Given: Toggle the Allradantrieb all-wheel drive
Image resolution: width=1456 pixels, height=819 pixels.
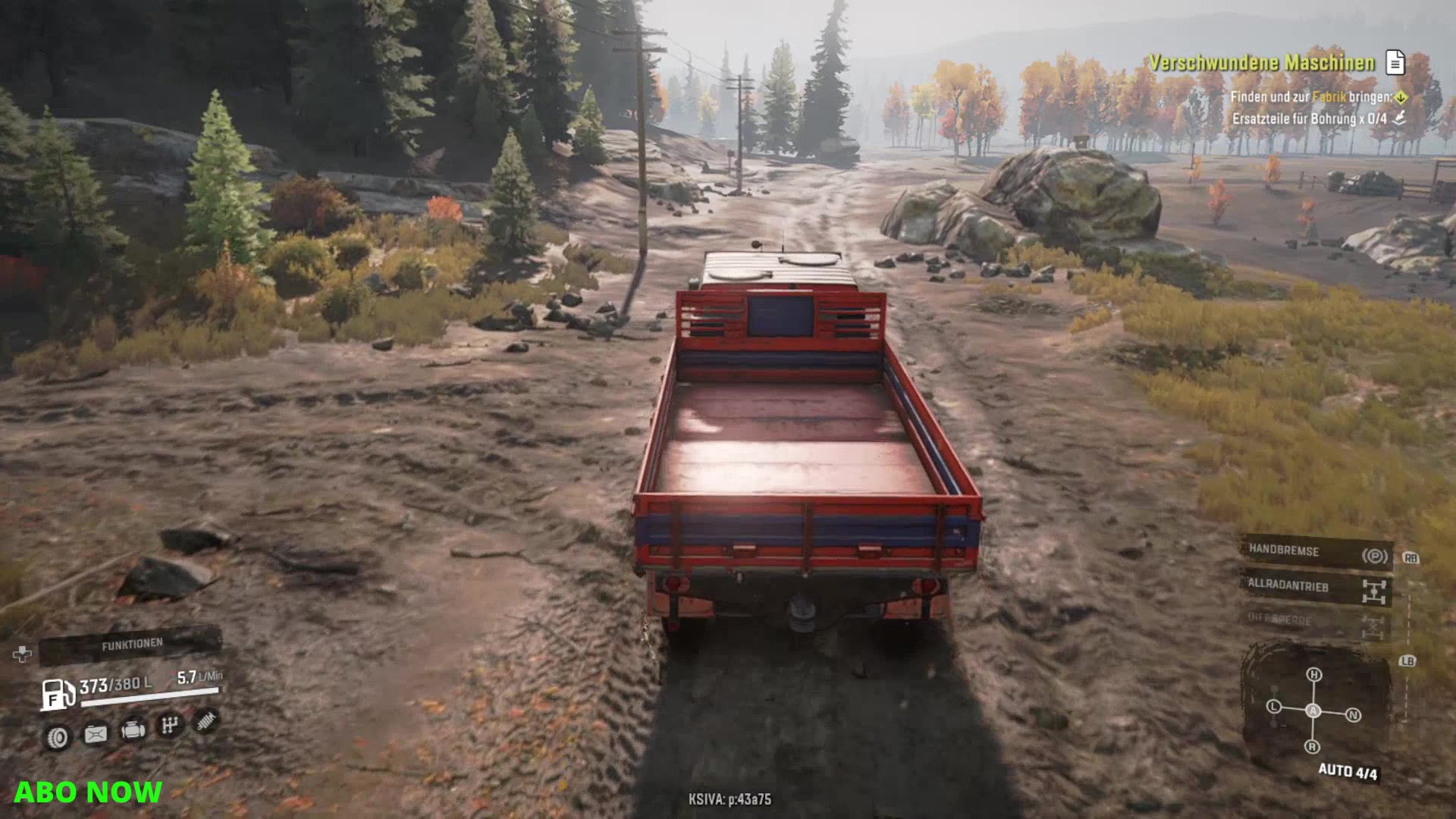Looking at the screenshot, I should click(1316, 588).
